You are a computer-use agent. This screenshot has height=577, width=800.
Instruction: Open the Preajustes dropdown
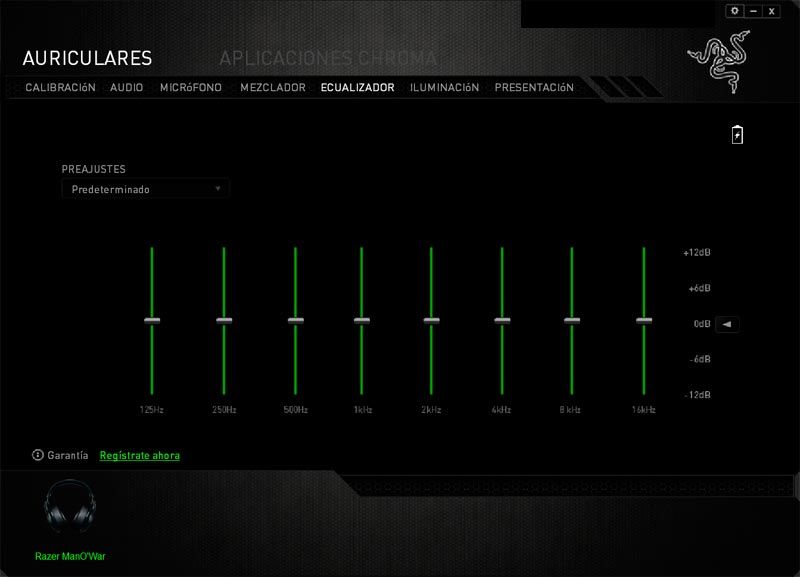[x=145, y=189]
